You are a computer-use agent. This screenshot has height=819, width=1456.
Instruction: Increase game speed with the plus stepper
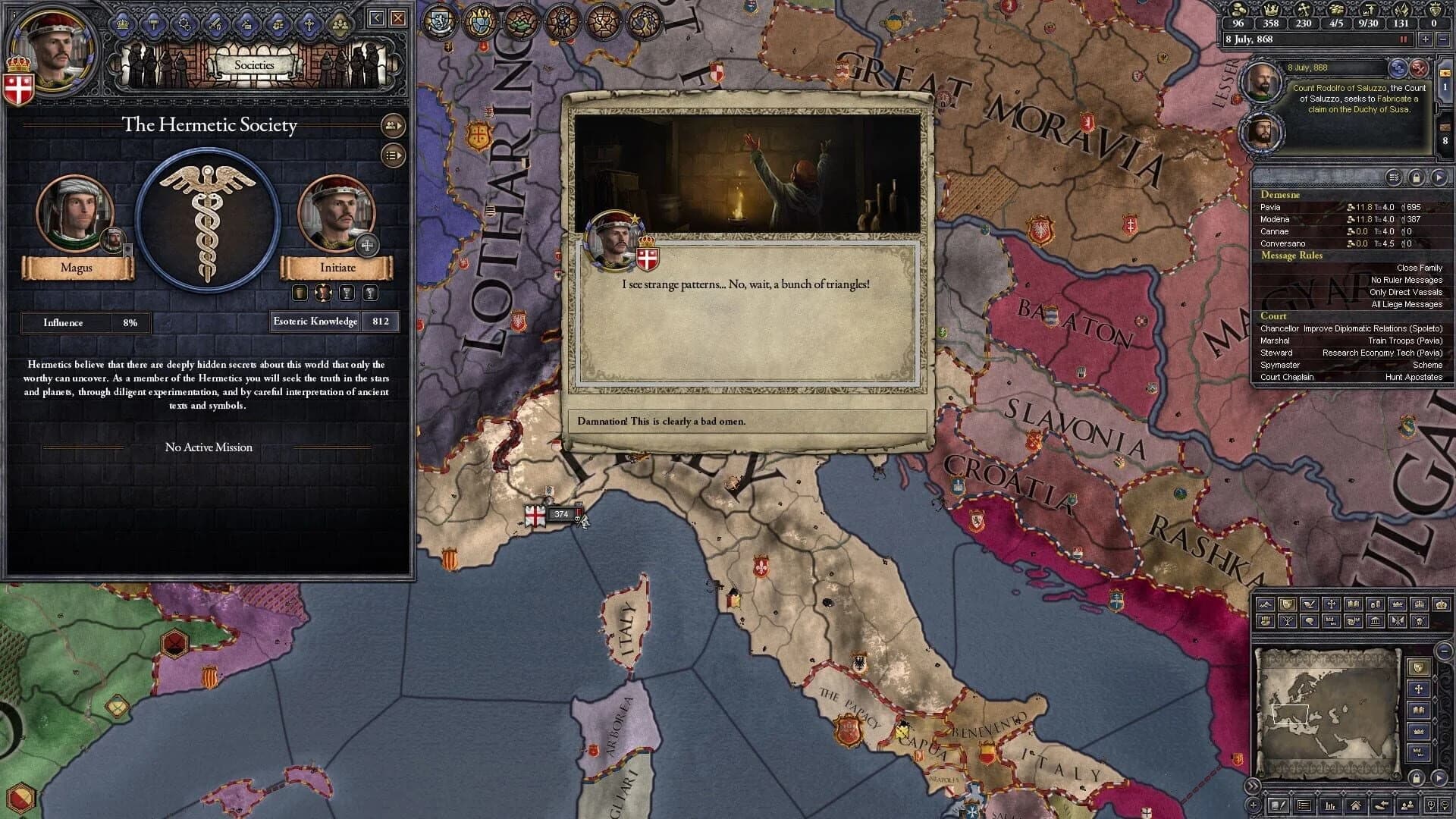click(1425, 39)
